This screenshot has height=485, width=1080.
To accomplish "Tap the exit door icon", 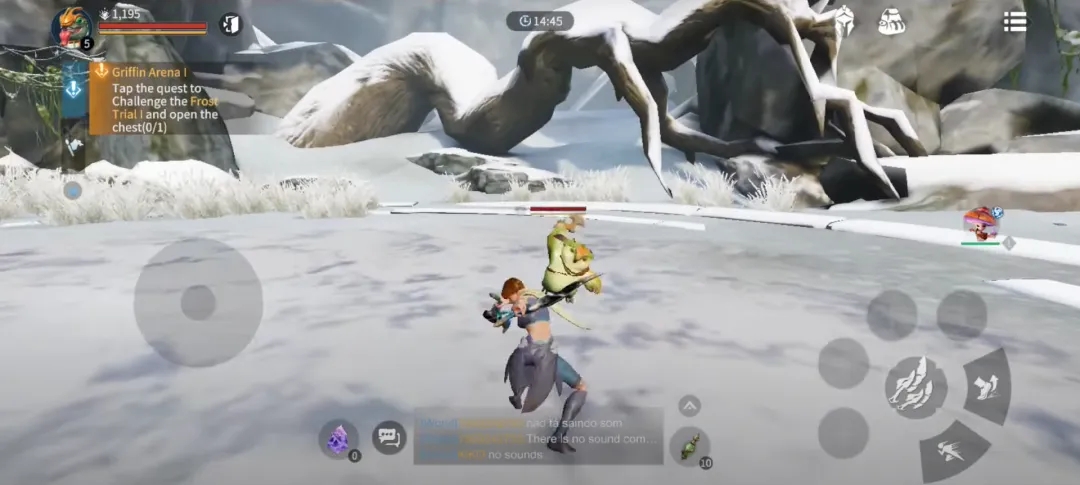I will click(230, 24).
